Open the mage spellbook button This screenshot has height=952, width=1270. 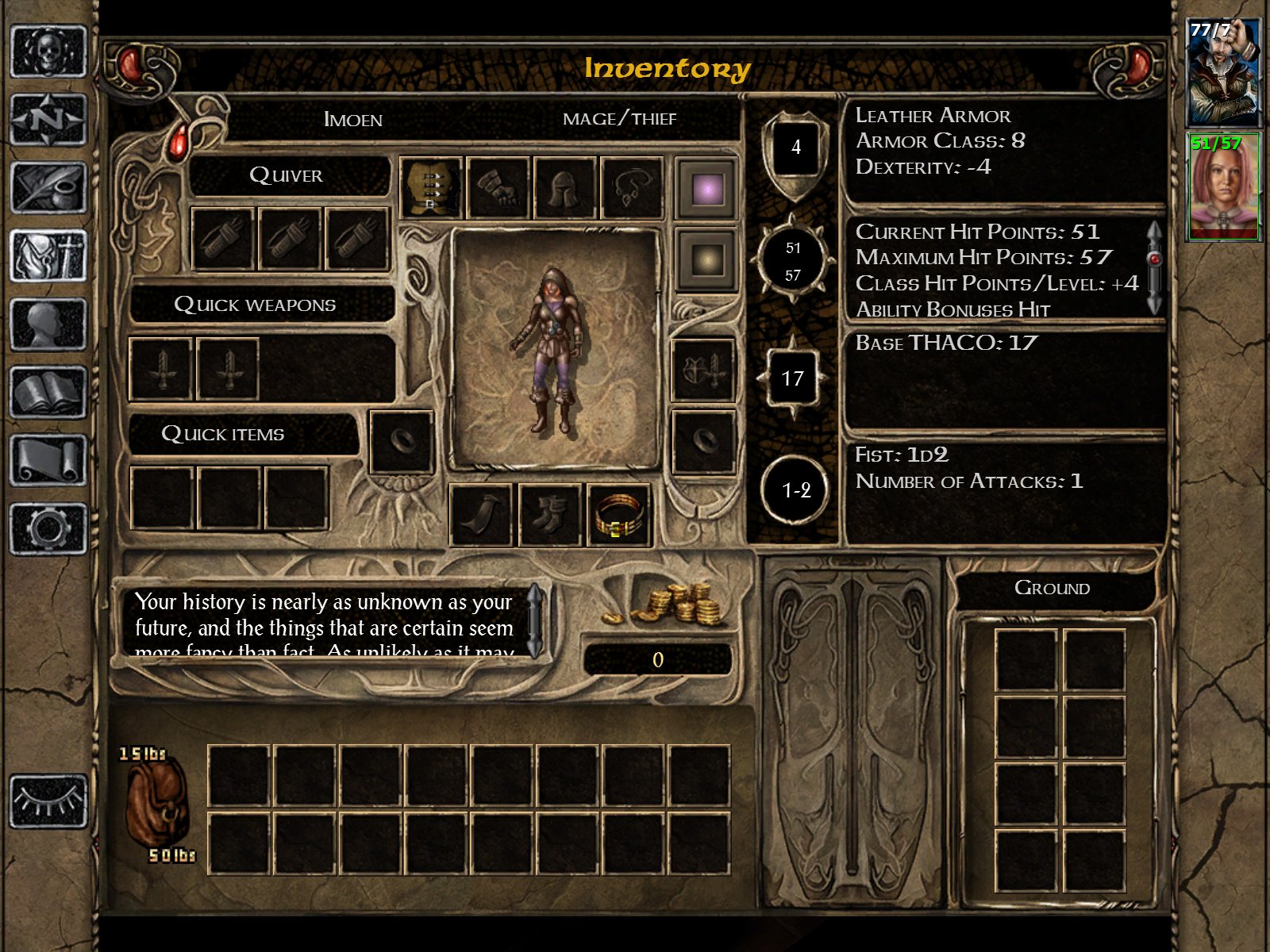tap(48, 393)
